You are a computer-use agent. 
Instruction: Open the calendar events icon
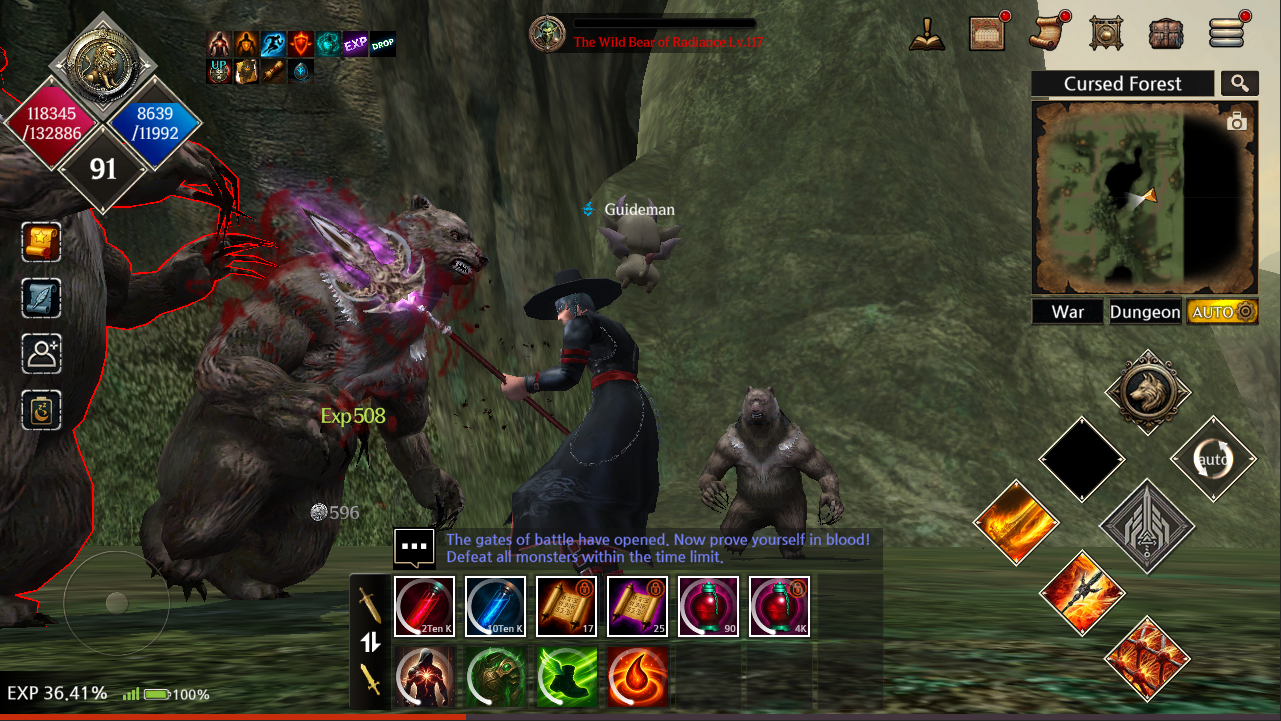click(987, 33)
